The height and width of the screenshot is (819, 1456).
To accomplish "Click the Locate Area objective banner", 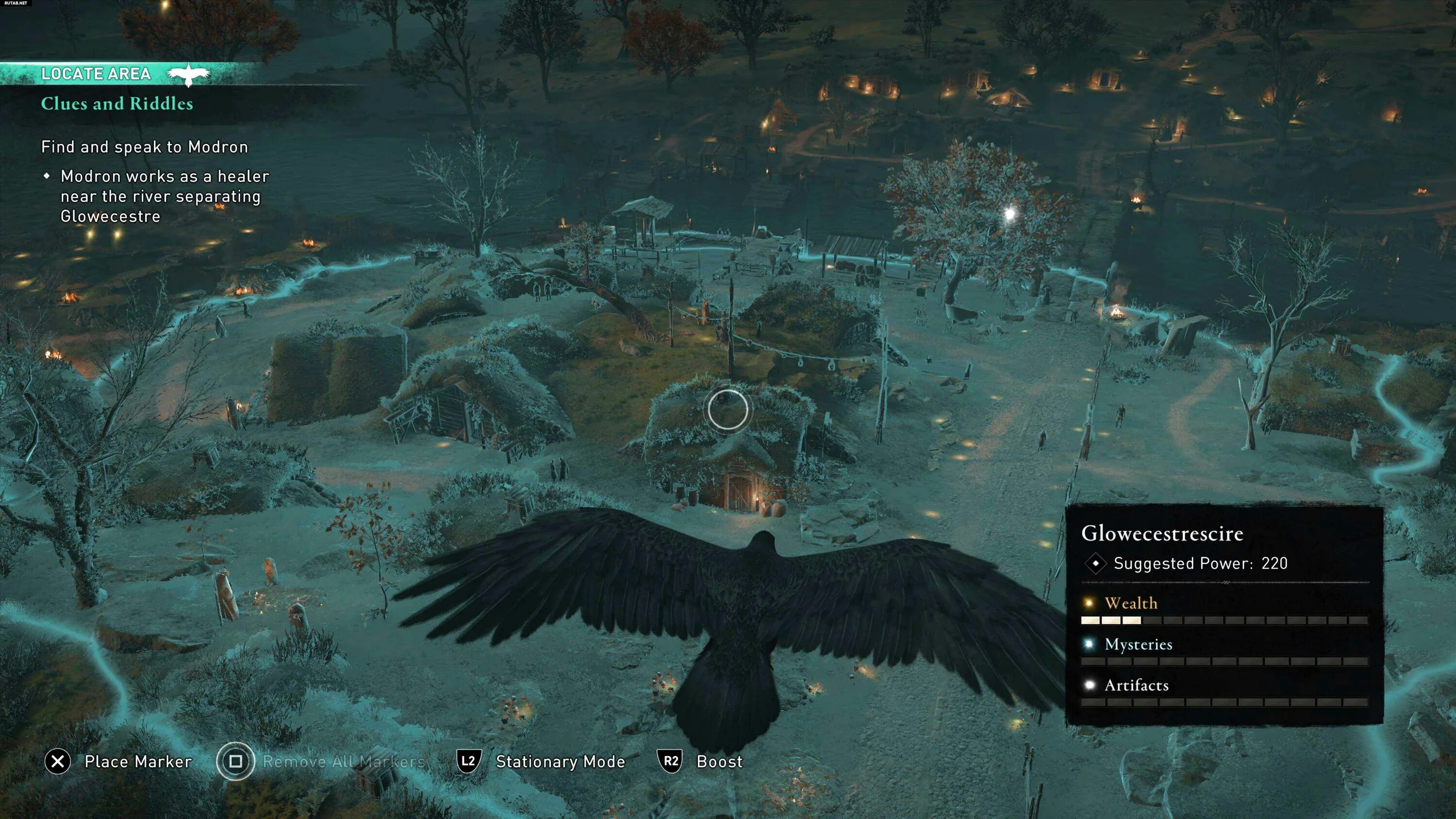I will click(96, 74).
